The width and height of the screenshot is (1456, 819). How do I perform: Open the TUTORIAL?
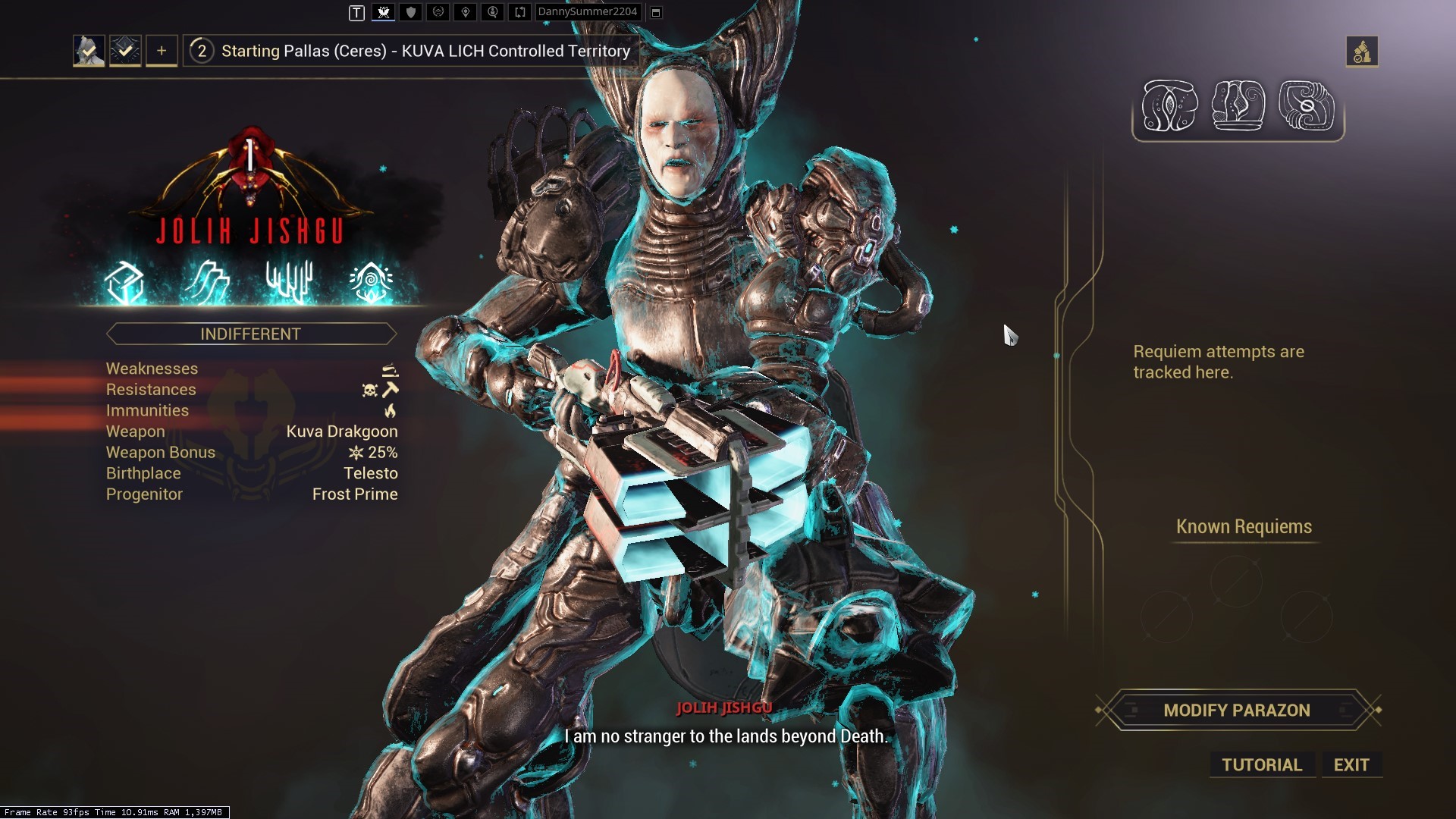tap(1261, 764)
